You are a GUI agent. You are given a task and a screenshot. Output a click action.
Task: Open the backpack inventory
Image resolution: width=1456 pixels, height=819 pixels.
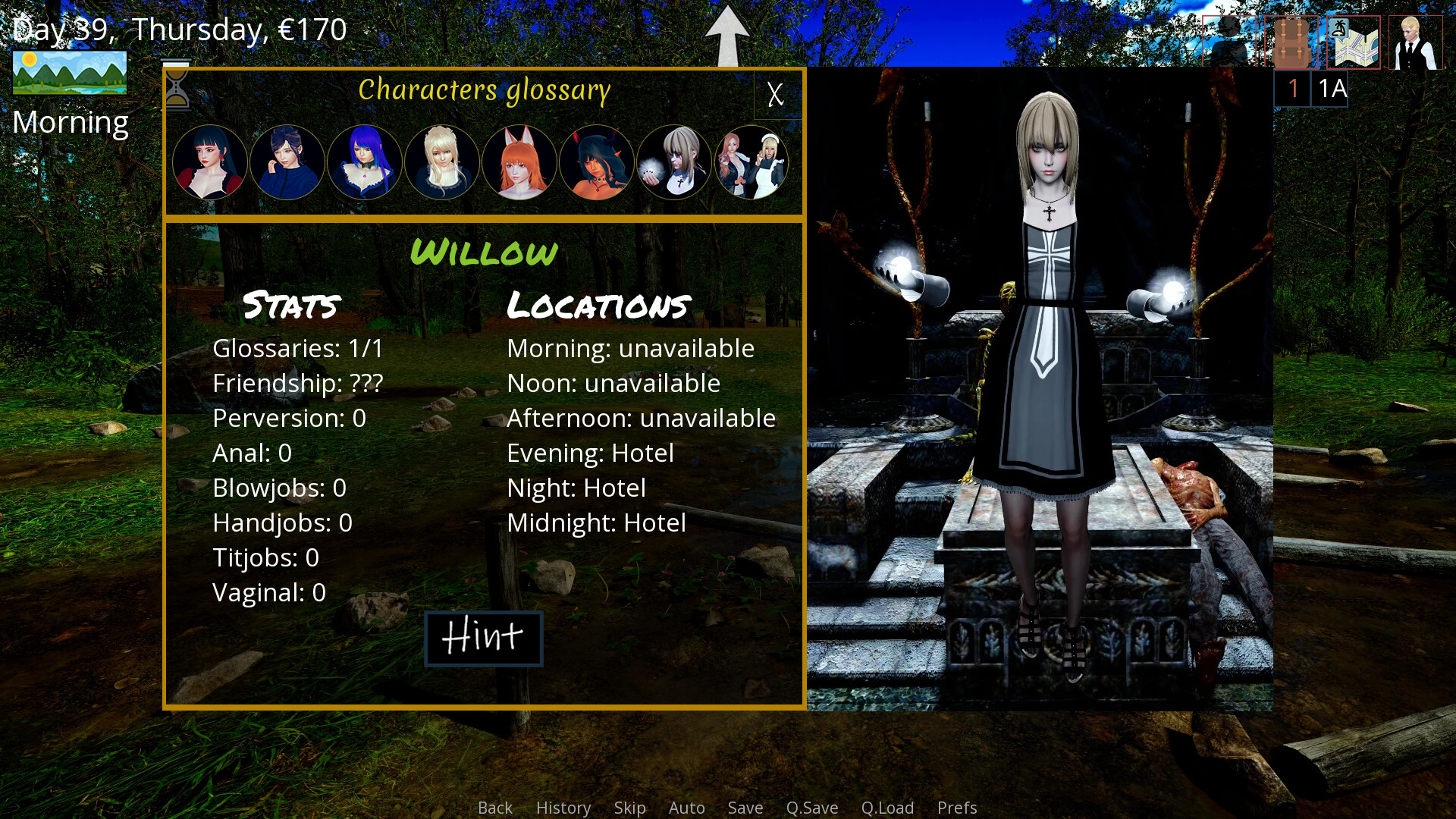[x=1291, y=42]
